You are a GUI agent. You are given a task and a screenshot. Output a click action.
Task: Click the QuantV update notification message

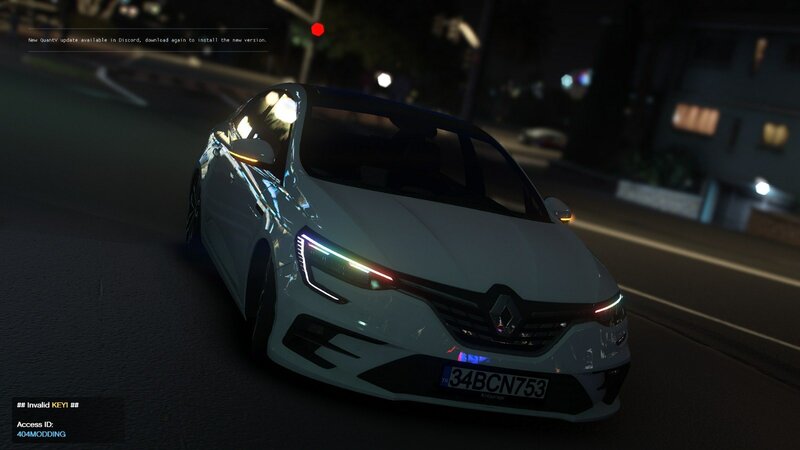tap(147, 40)
